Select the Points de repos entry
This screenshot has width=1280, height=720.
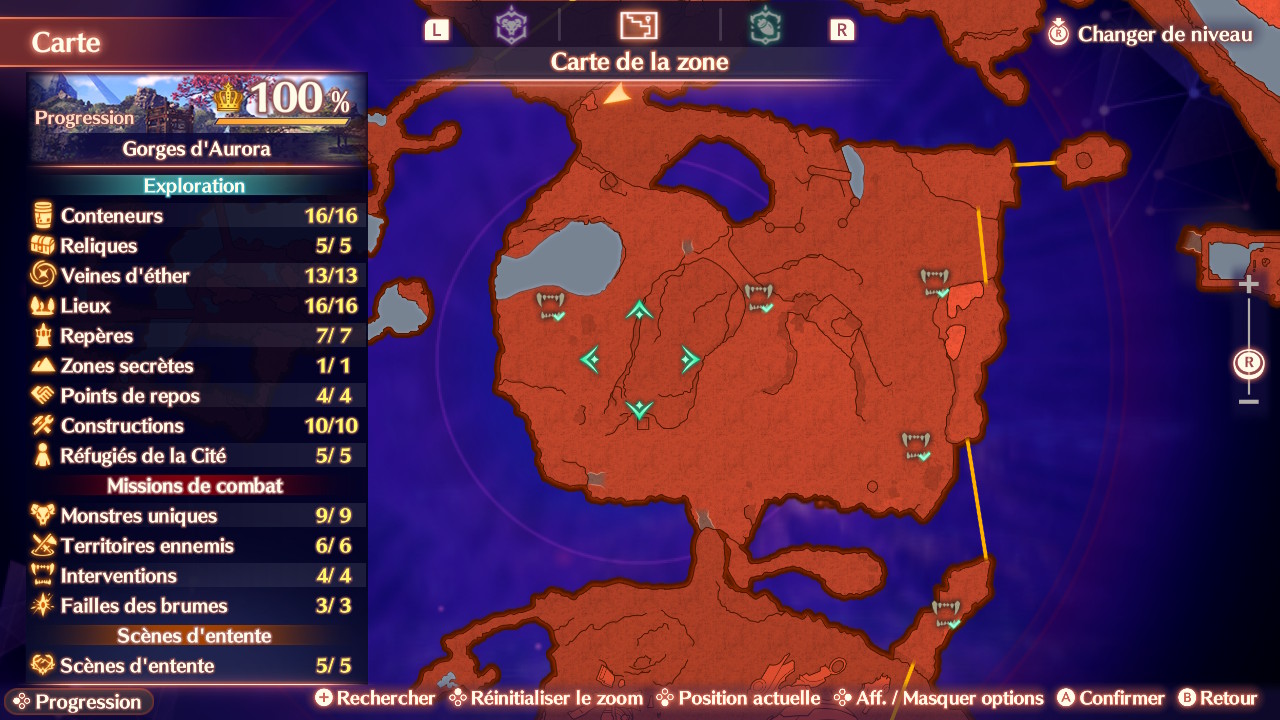pos(197,396)
